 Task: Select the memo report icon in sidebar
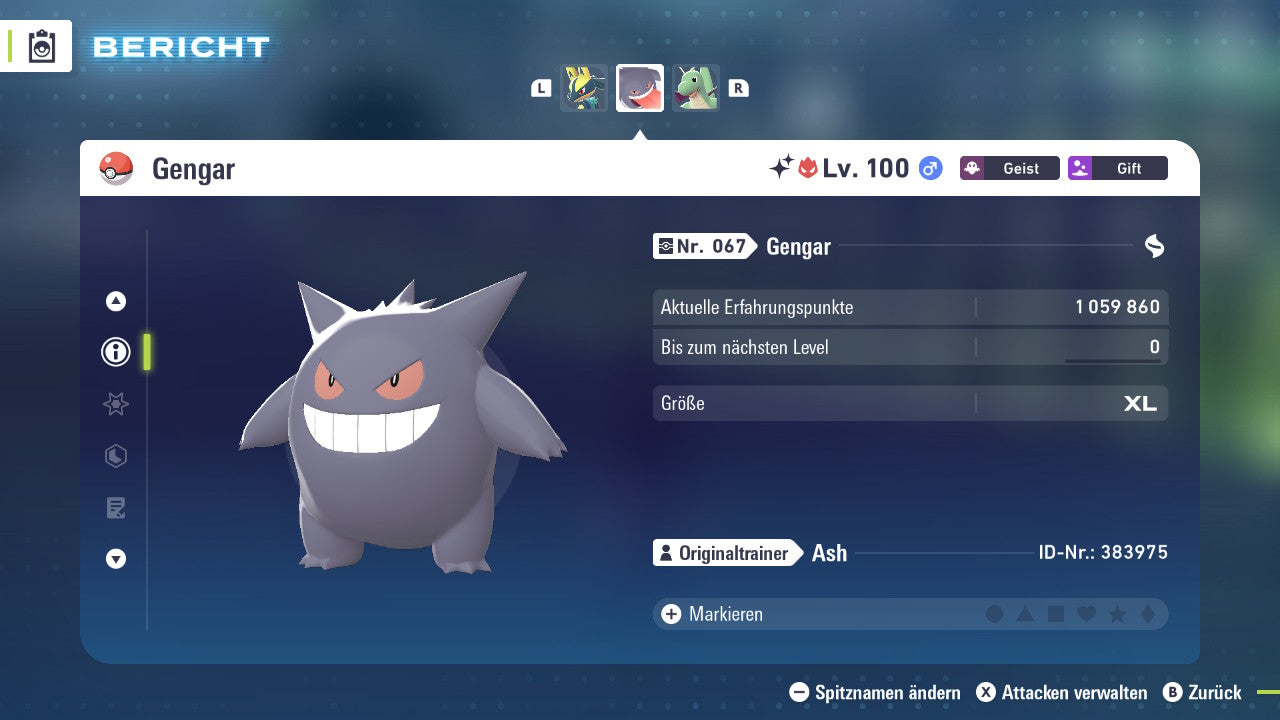(x=115, y=507)
